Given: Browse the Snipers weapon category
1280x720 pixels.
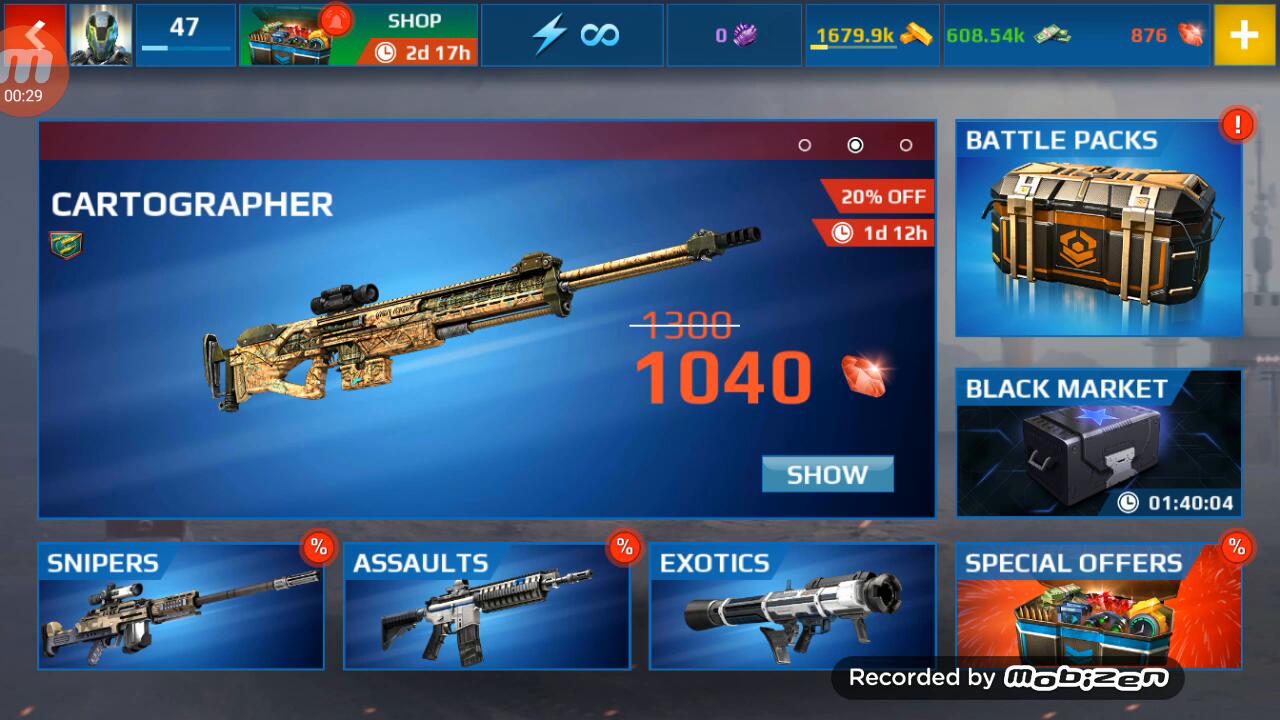Looking at the screenshot, I should pyautogui.click(x=181, y=606).
